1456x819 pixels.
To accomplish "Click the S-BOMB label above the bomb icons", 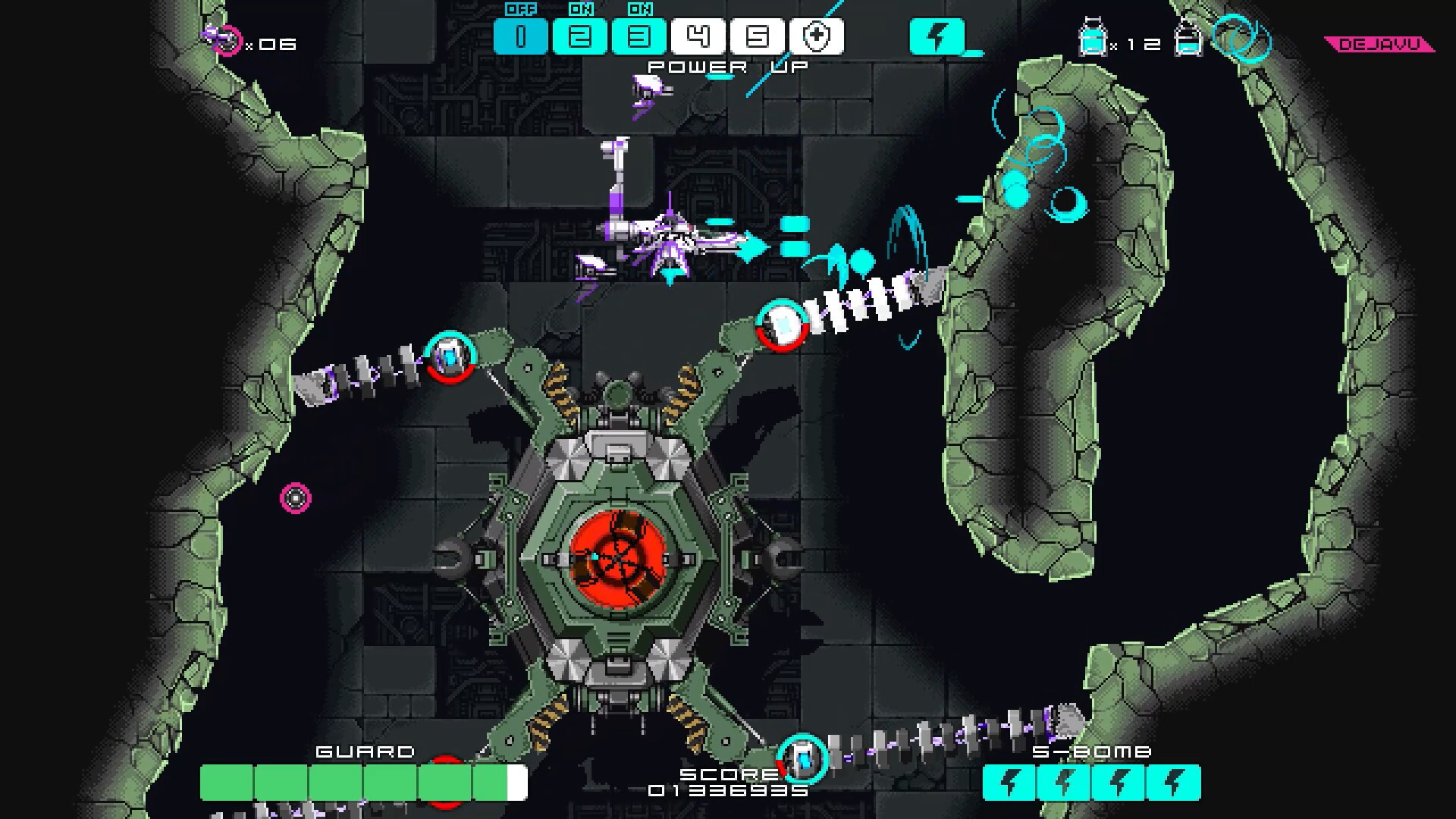I will point(1092,752).
